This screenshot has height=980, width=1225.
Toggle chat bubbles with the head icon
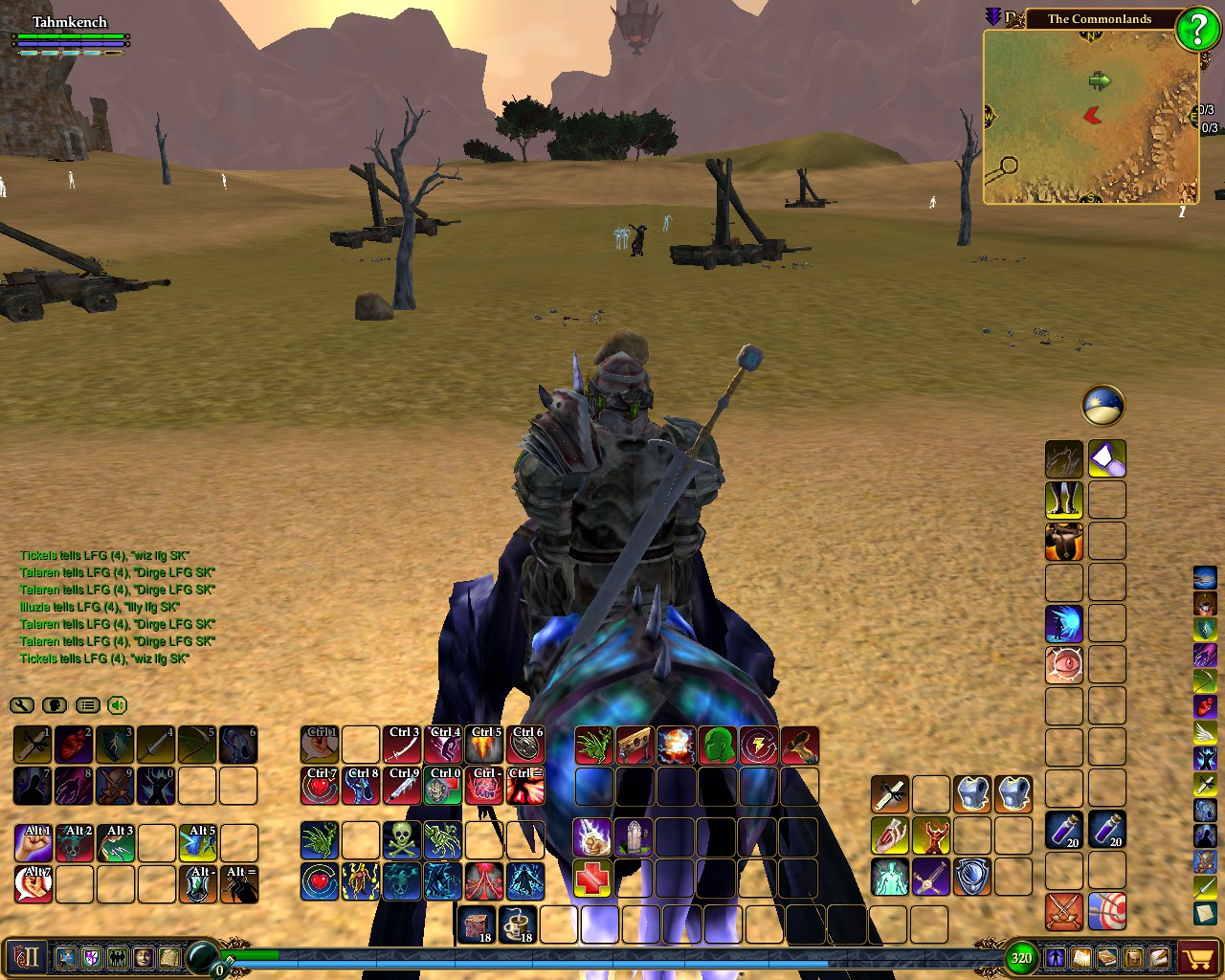(x=55, y=705)
